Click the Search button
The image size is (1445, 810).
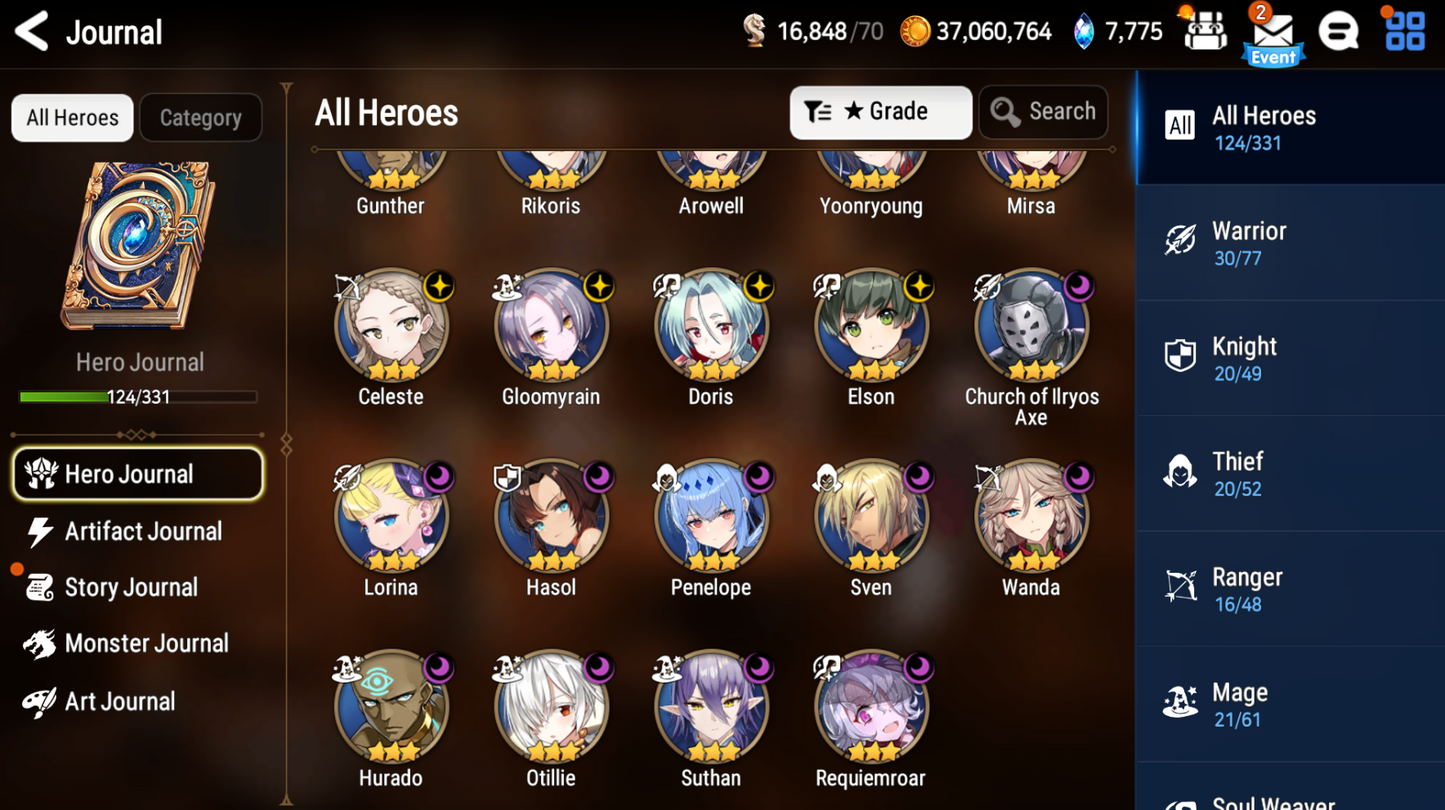click(1043, 112)
